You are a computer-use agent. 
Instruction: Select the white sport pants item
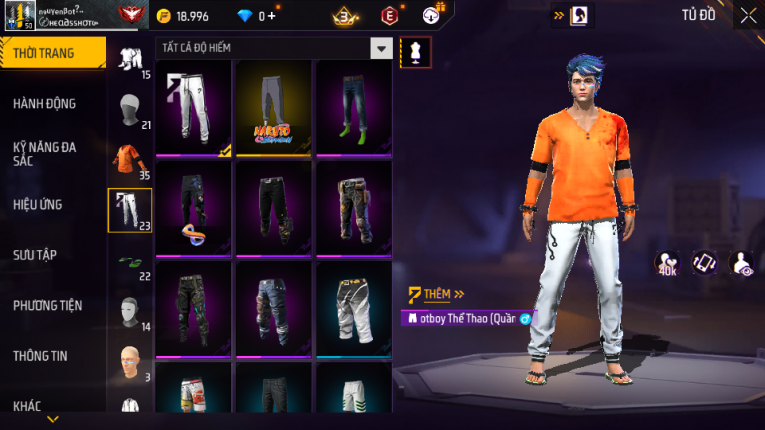[x=193, y=108]
